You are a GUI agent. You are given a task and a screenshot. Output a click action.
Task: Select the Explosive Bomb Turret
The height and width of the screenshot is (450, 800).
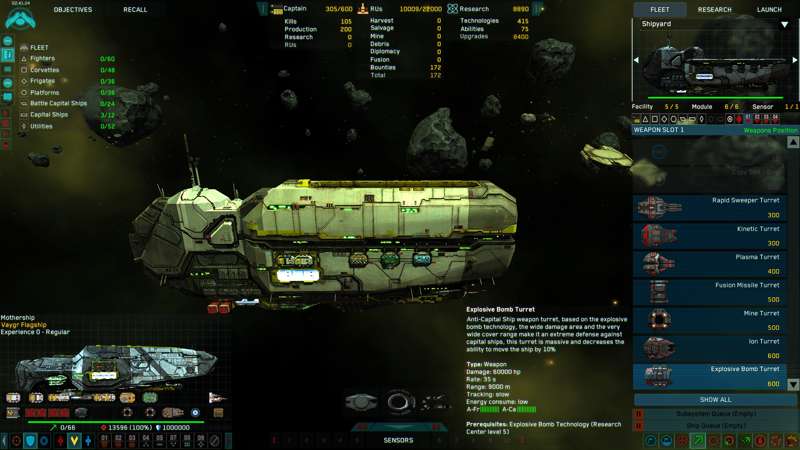[710, 375]
